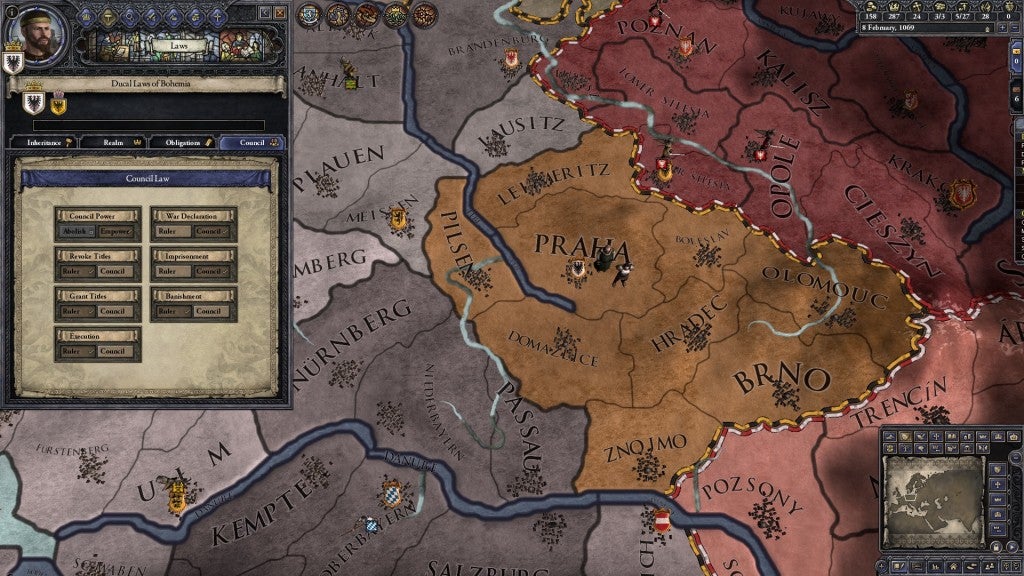Give Banishment authority to Council

coord(211,311)
